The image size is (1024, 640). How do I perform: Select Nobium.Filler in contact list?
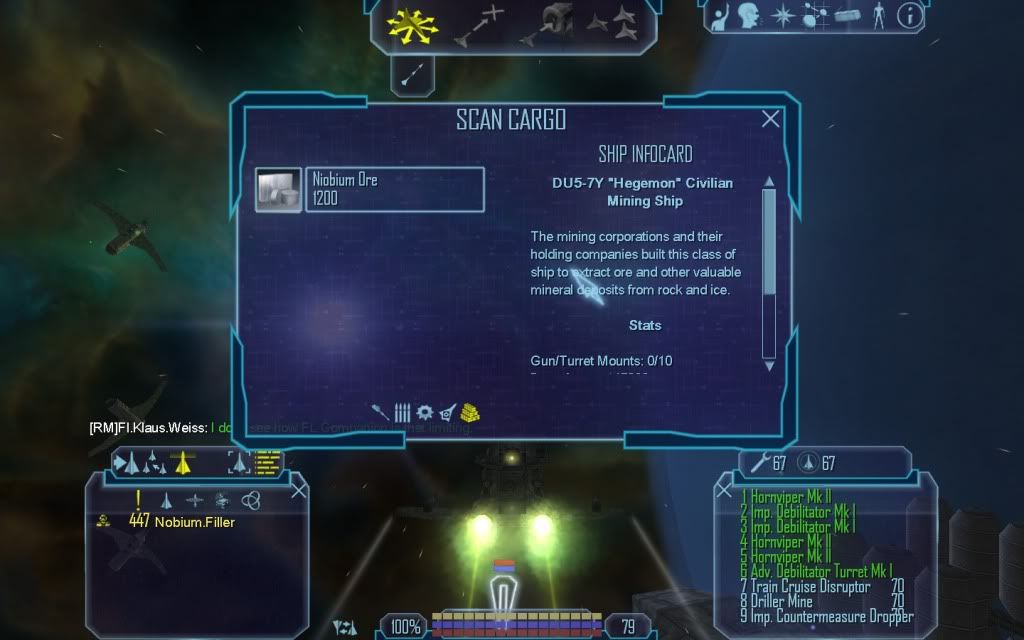click(195, 521)
